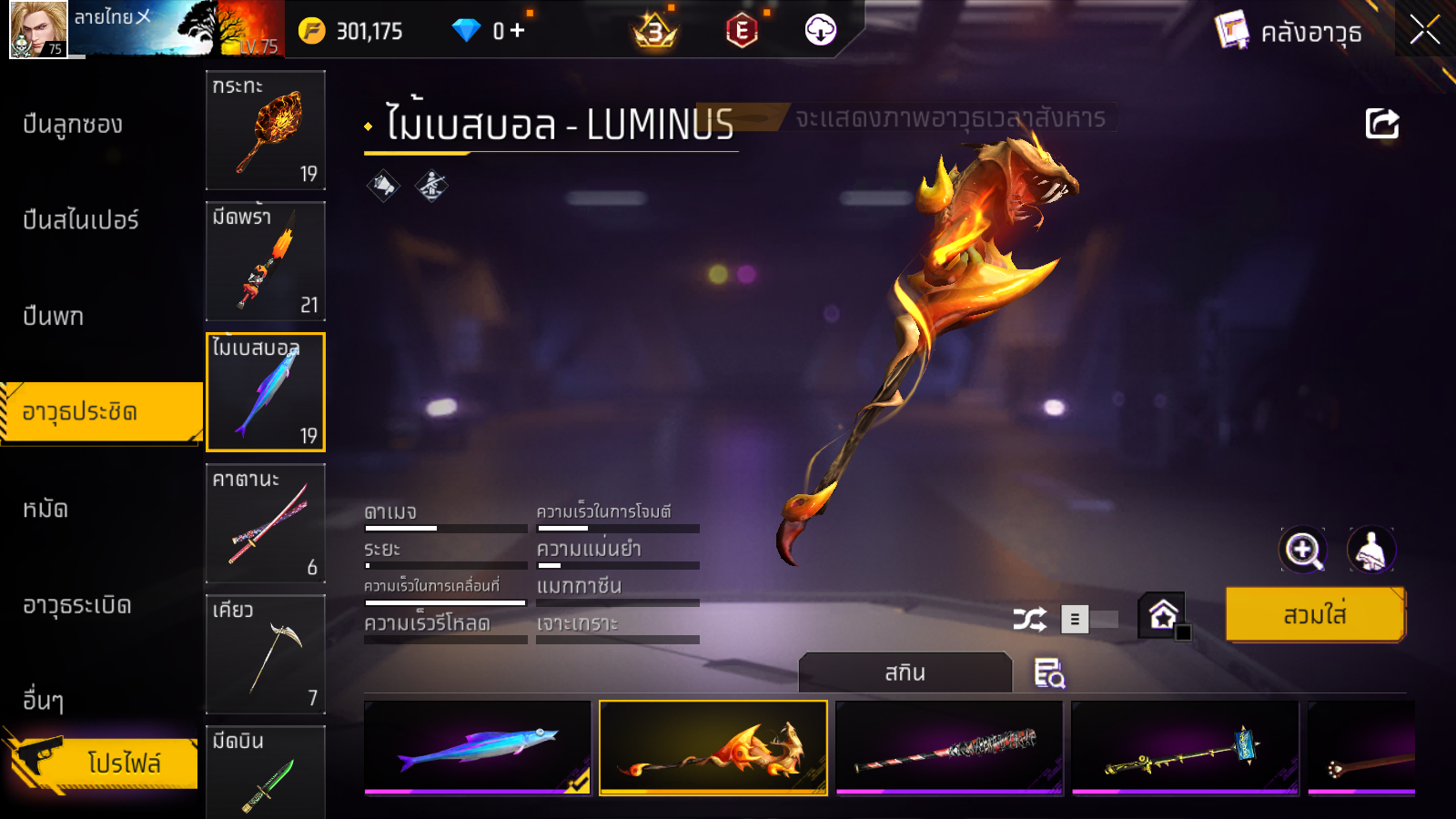Share the Luminus bat skin
Screen dimensions: 1456x819
tap(1381, 124)
